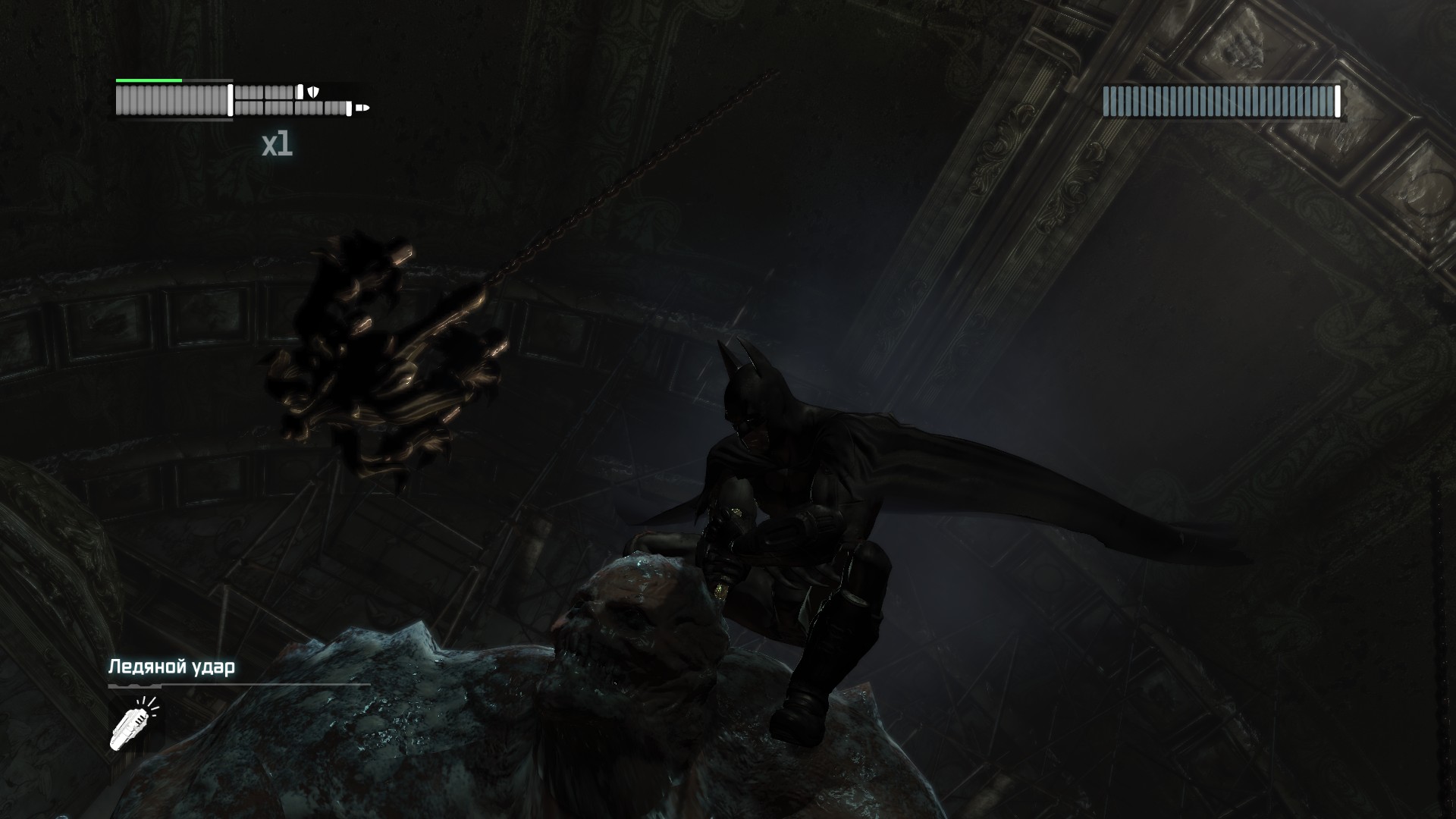This screenshot has height=819, width=1456.
Task: Select the Ледяной удар gadget icon
Action: (x=130, y=725)
